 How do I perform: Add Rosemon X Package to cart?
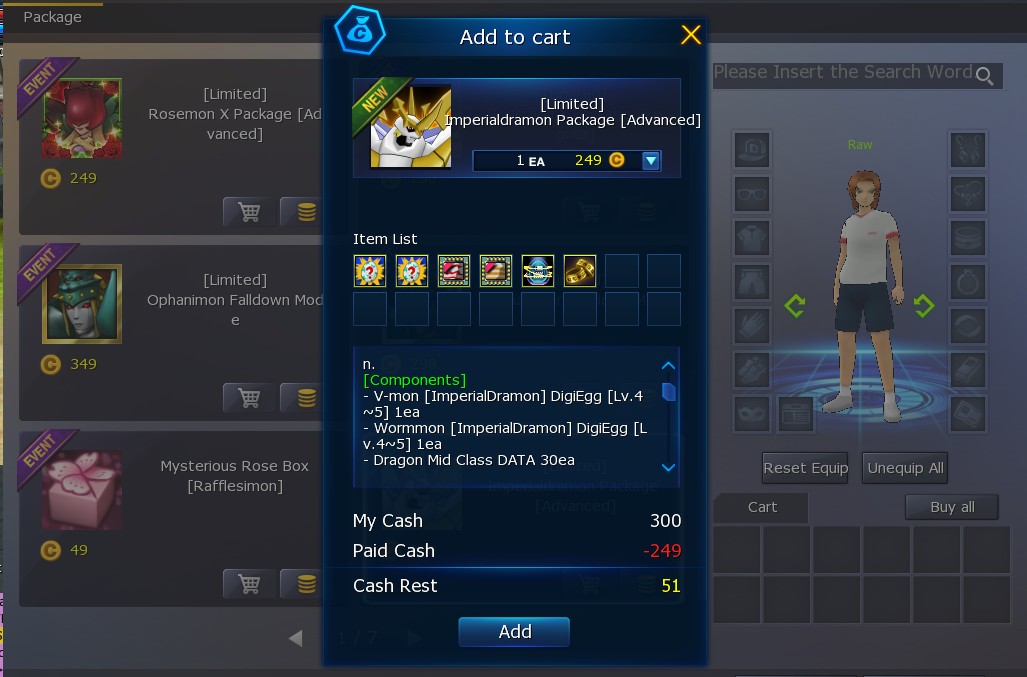click(249, 212)
